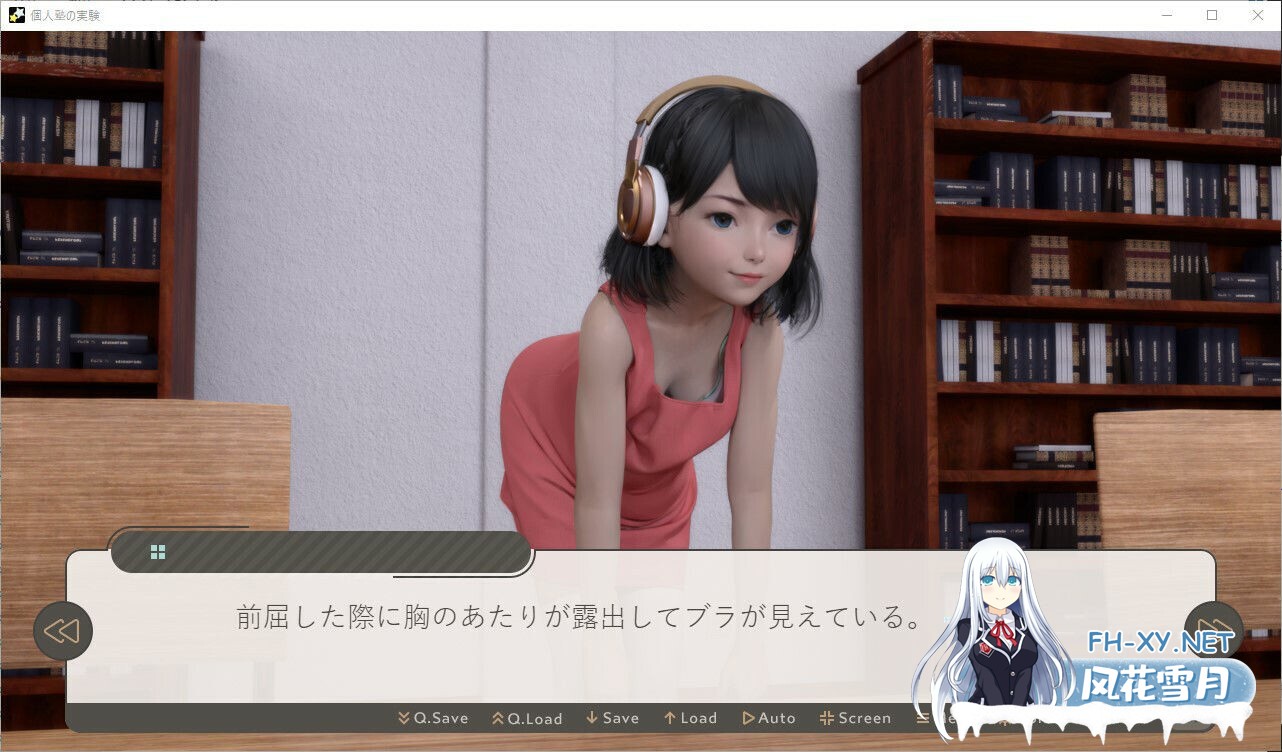
Task: Click the Screen display icon
Action: point(827,717)
